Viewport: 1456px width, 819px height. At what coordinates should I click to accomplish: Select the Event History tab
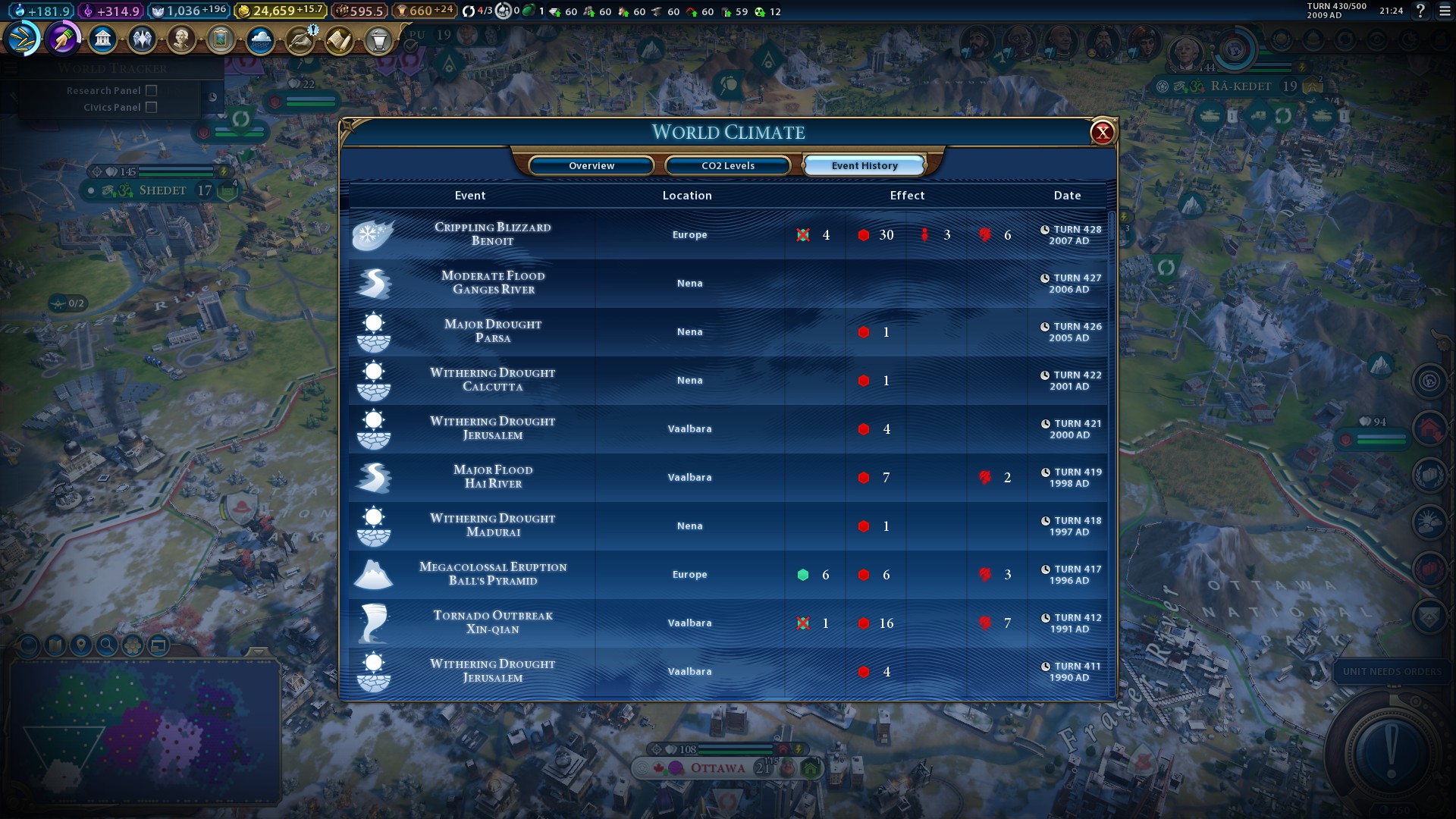click(x=864, y=165)
